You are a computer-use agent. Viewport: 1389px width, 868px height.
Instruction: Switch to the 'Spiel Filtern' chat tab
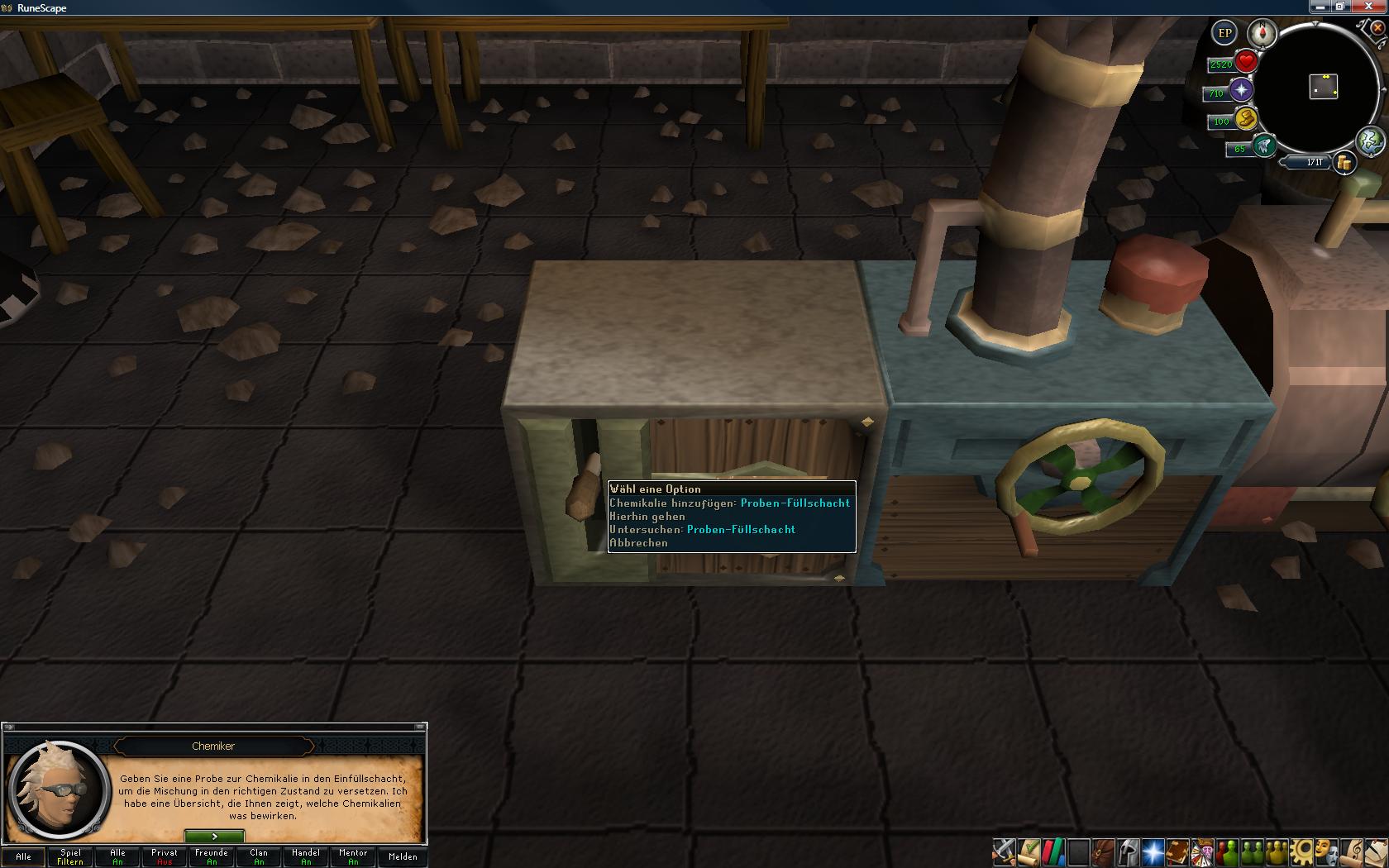pos(70,856)
